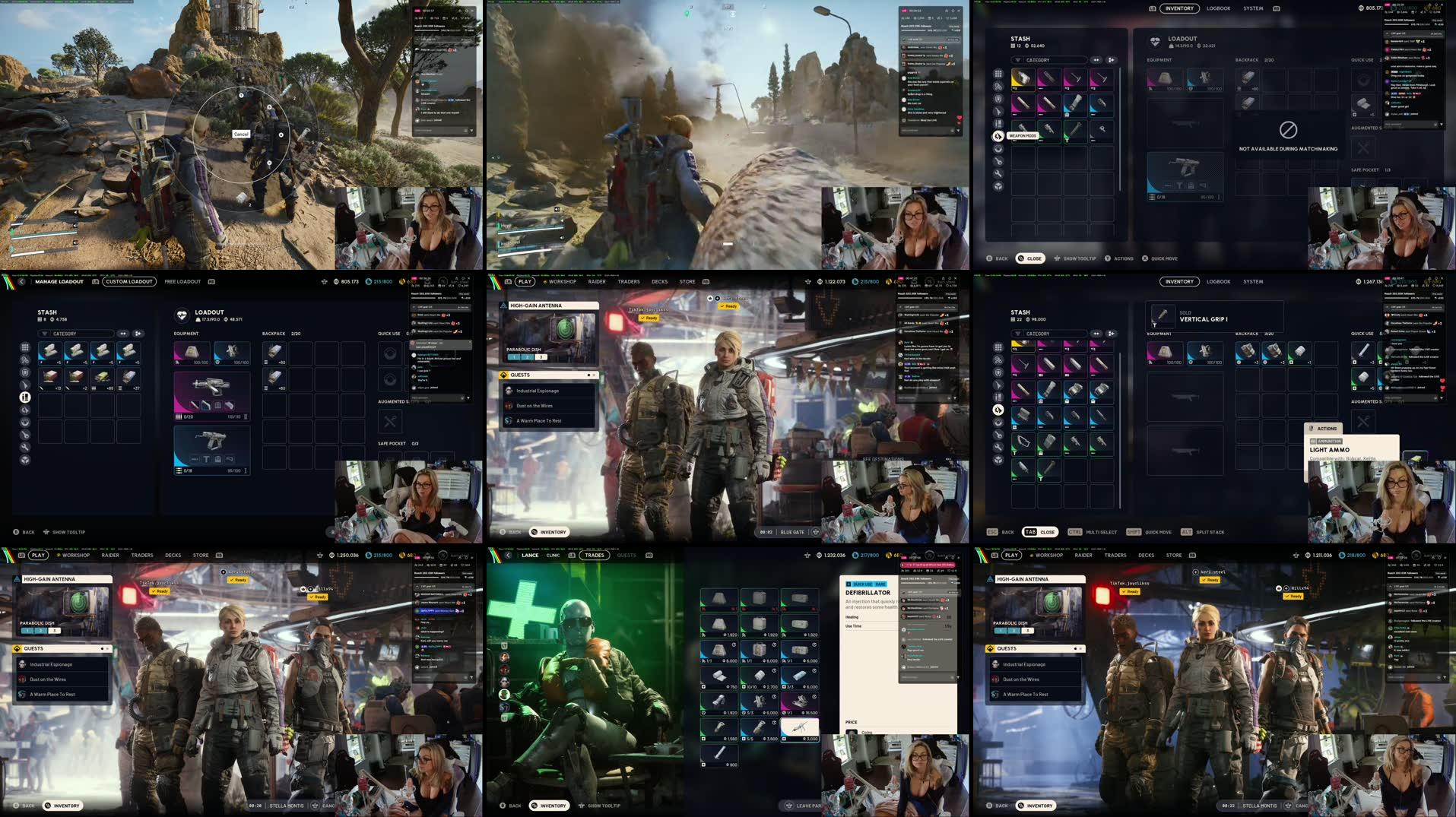Toggle Ready status for kenji.steel
Screen dimensions: 1456x817
click(x=1210, y=581)
